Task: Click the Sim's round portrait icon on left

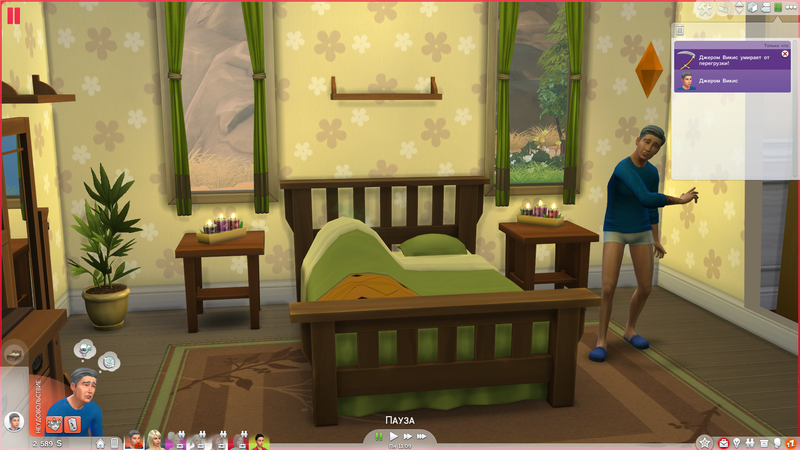Action: tap(14, 421)
